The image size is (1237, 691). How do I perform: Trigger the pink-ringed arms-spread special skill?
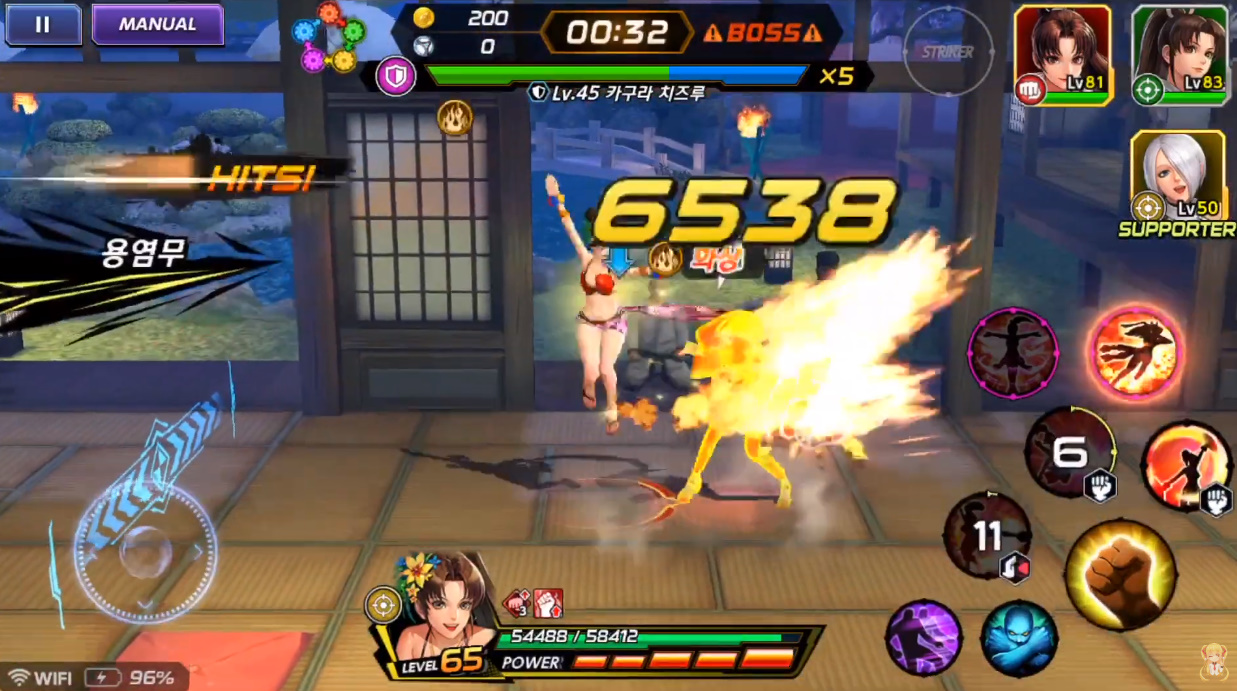click(1012, 351)
